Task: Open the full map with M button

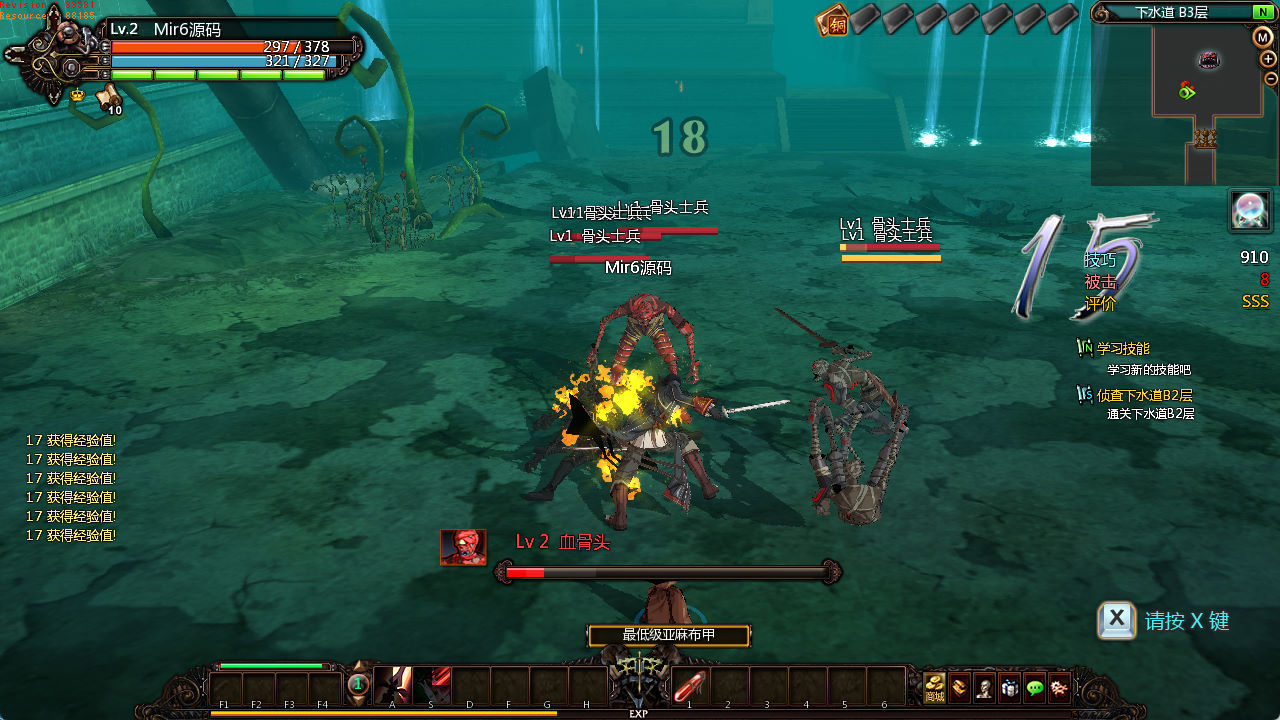Action: [x=1263, y=37]
